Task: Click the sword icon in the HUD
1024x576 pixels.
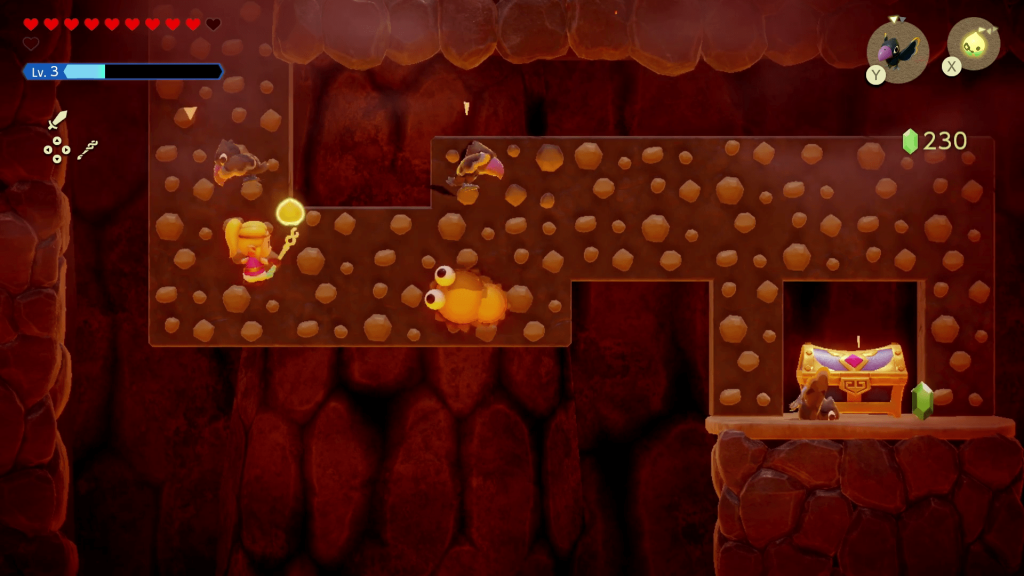Action: pyautogui.click(x=57, y=120)
